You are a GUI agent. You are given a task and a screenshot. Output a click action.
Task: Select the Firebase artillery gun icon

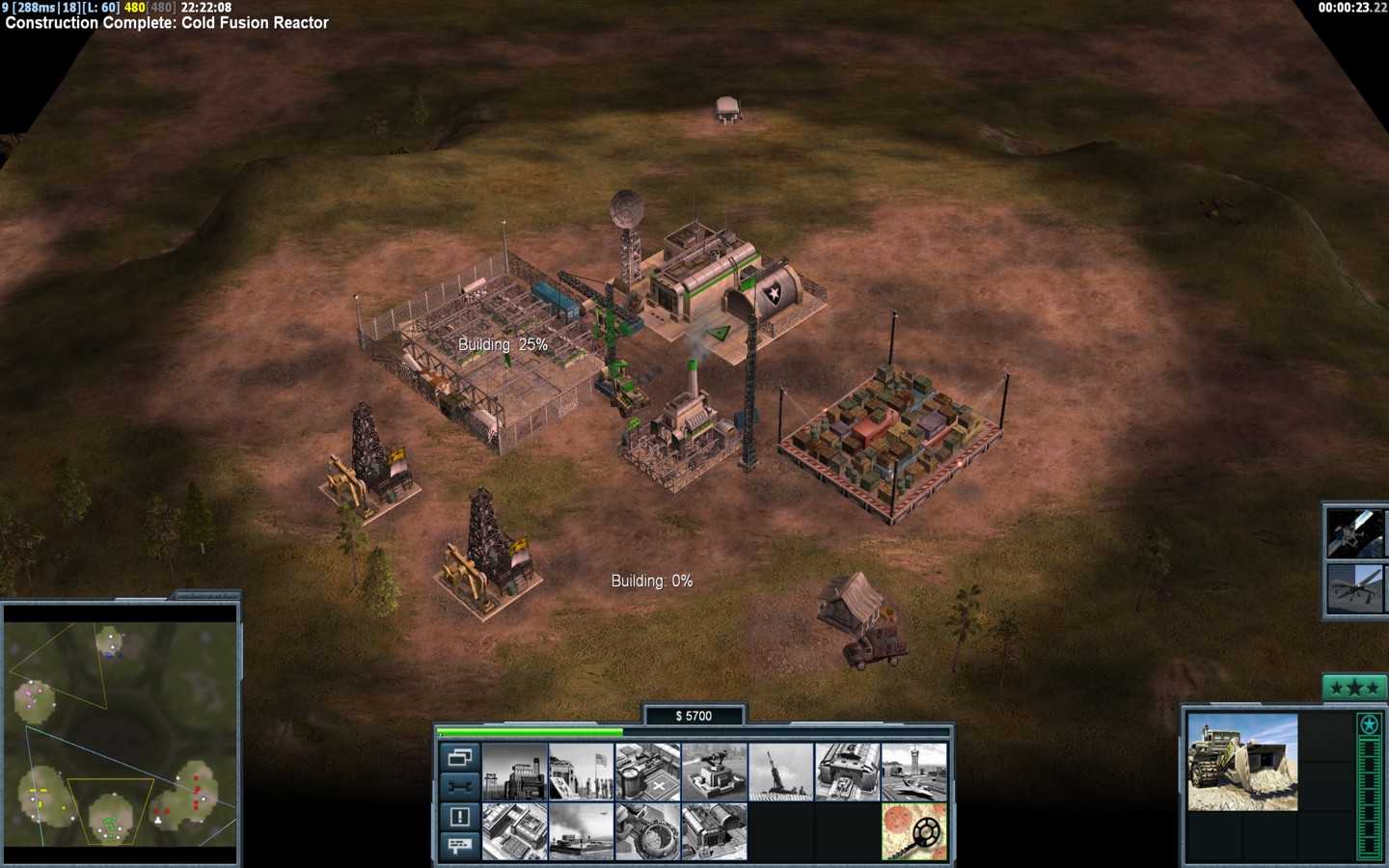[x=780, y=771]
